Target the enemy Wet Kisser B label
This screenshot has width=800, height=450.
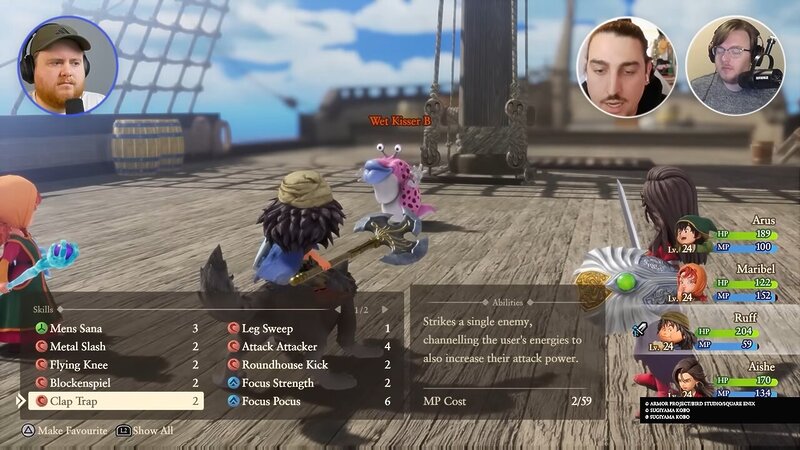(x=400, y=121)
